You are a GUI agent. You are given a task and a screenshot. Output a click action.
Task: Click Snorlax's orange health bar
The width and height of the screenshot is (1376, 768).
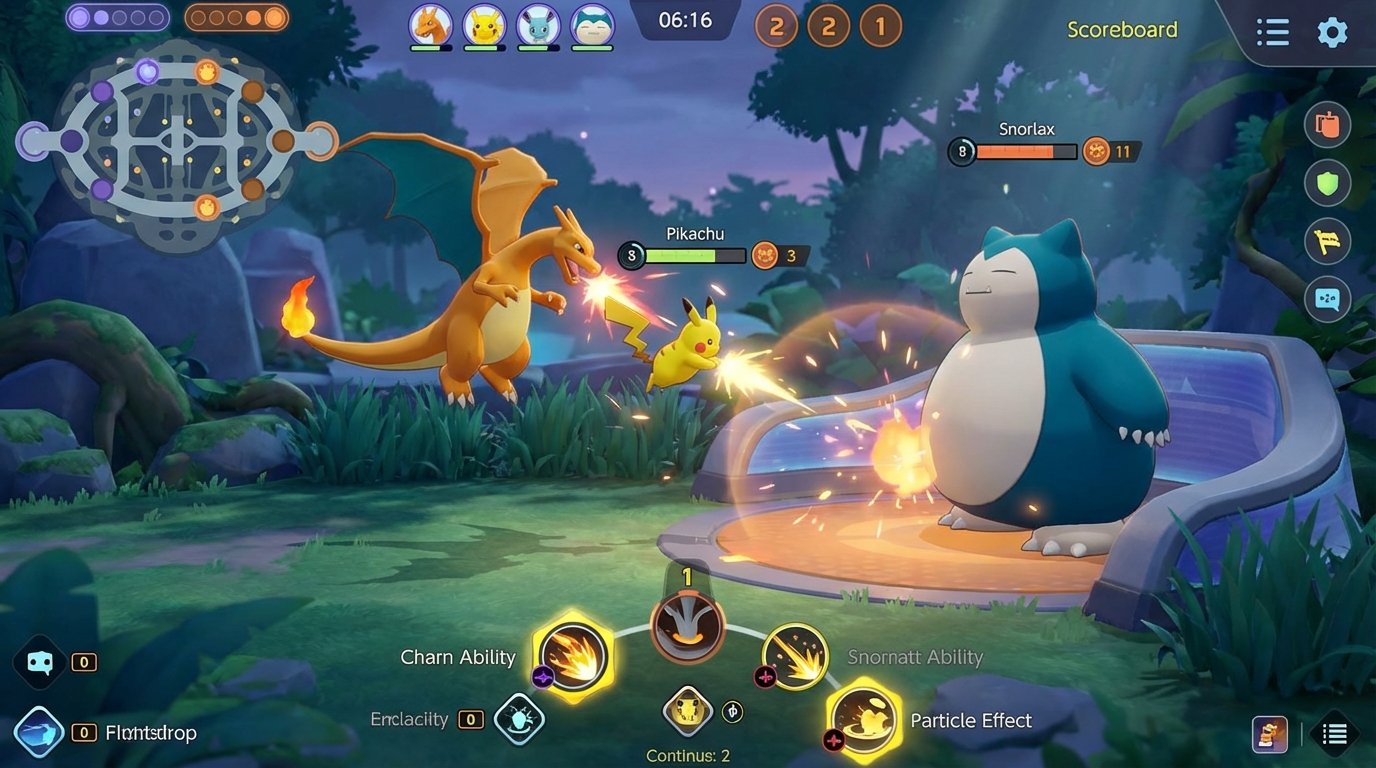point(1015,152)
